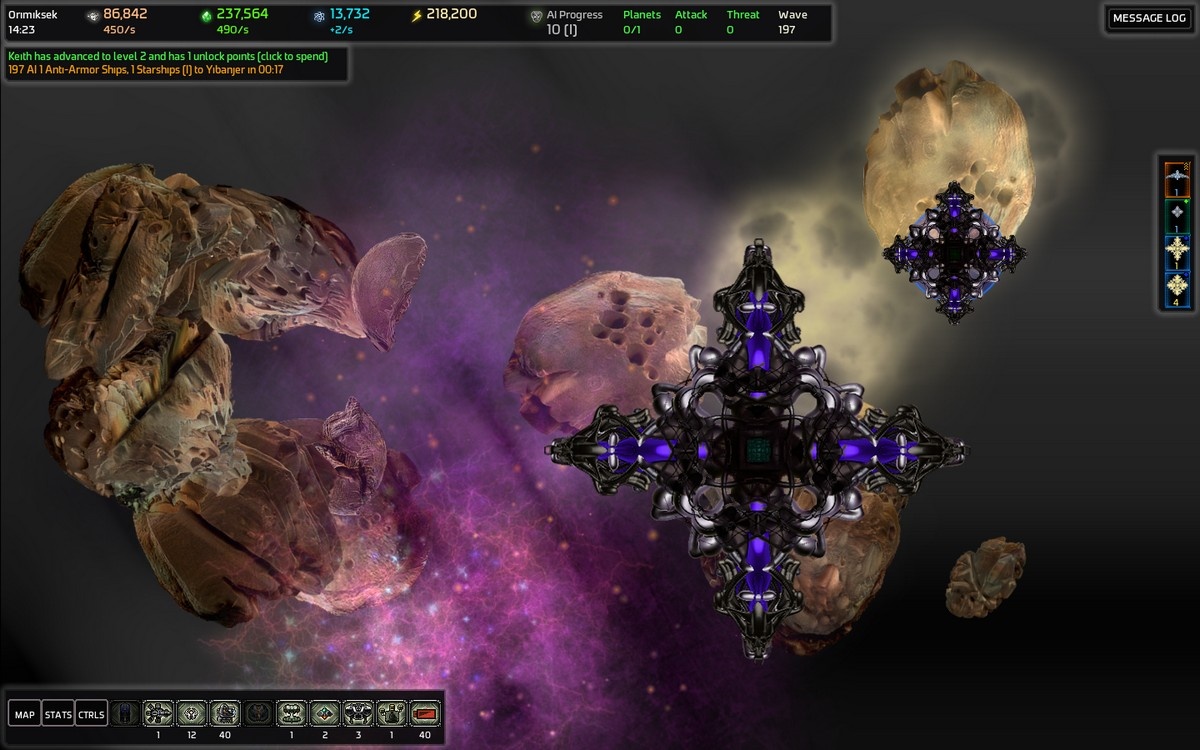This screenshot has height=750, width=1200.
Task: Choose the green diamond build icon with count 2
Action: [324, 713]
